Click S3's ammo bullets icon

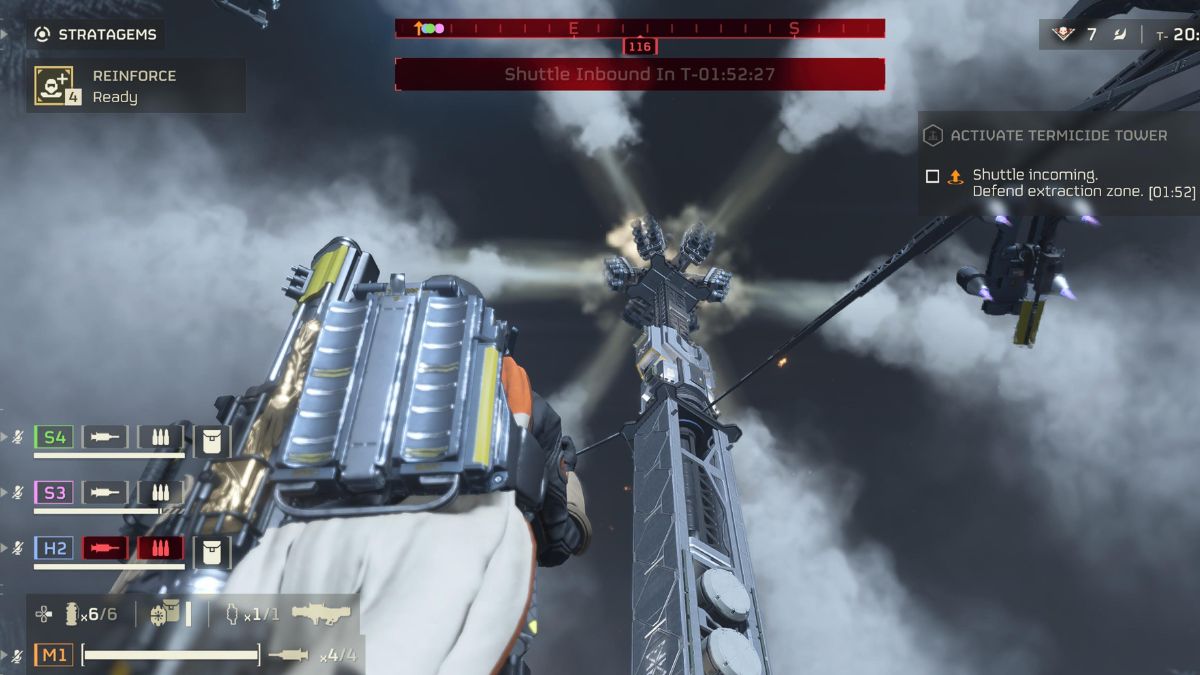[160, 492]
